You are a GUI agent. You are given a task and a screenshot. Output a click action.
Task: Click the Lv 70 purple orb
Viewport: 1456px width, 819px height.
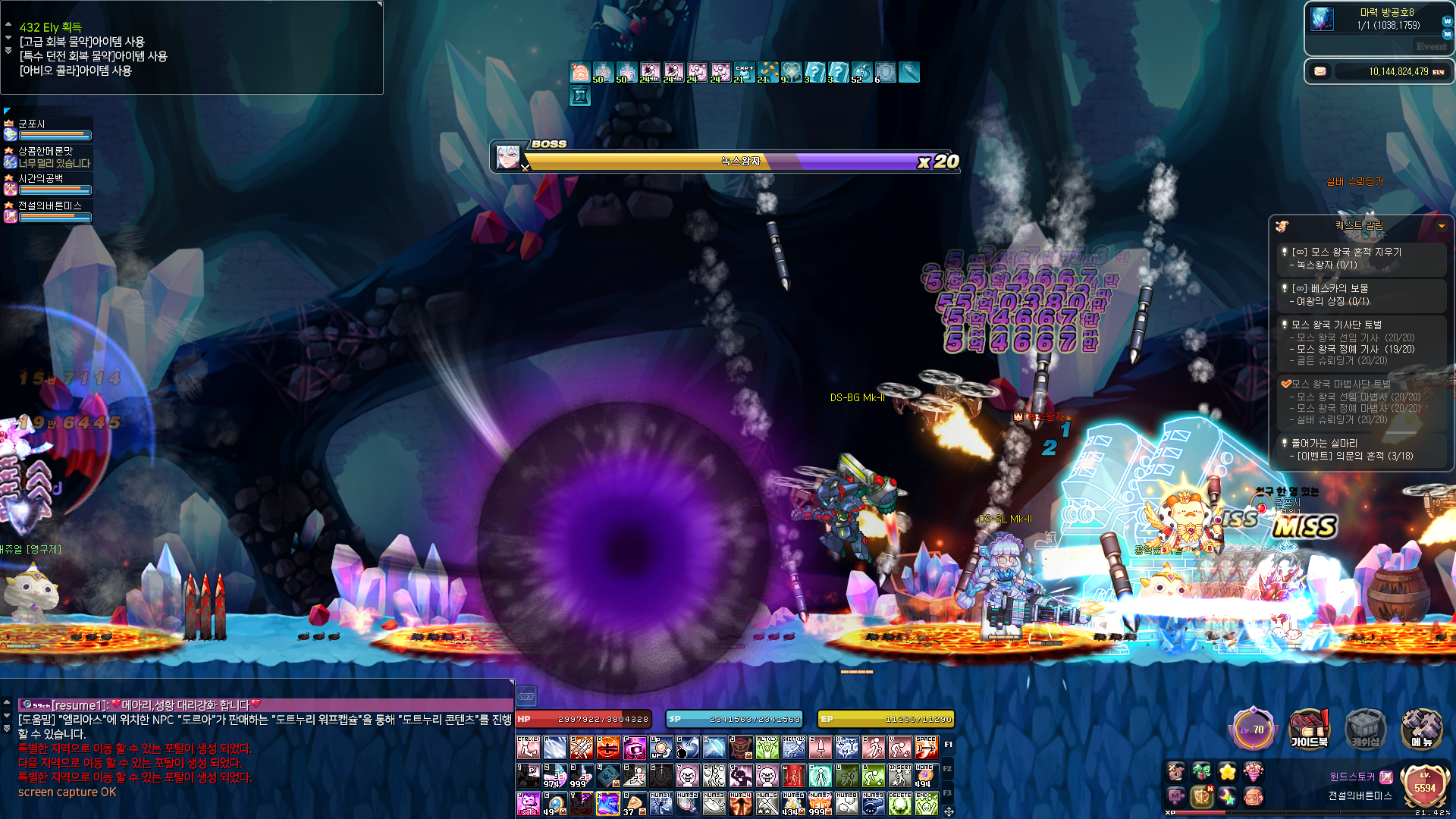(x=1253, y=730)
